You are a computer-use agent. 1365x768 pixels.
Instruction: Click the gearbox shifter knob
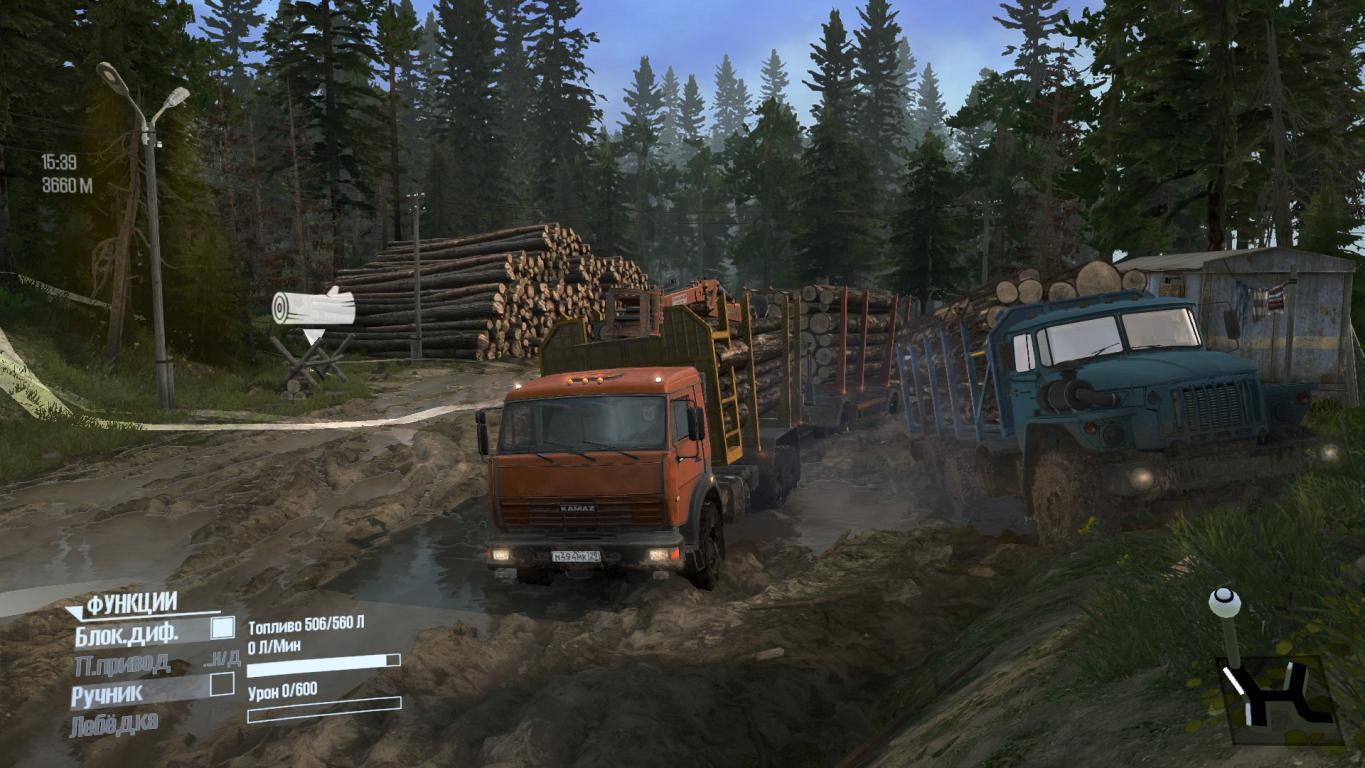point(1224,602)
